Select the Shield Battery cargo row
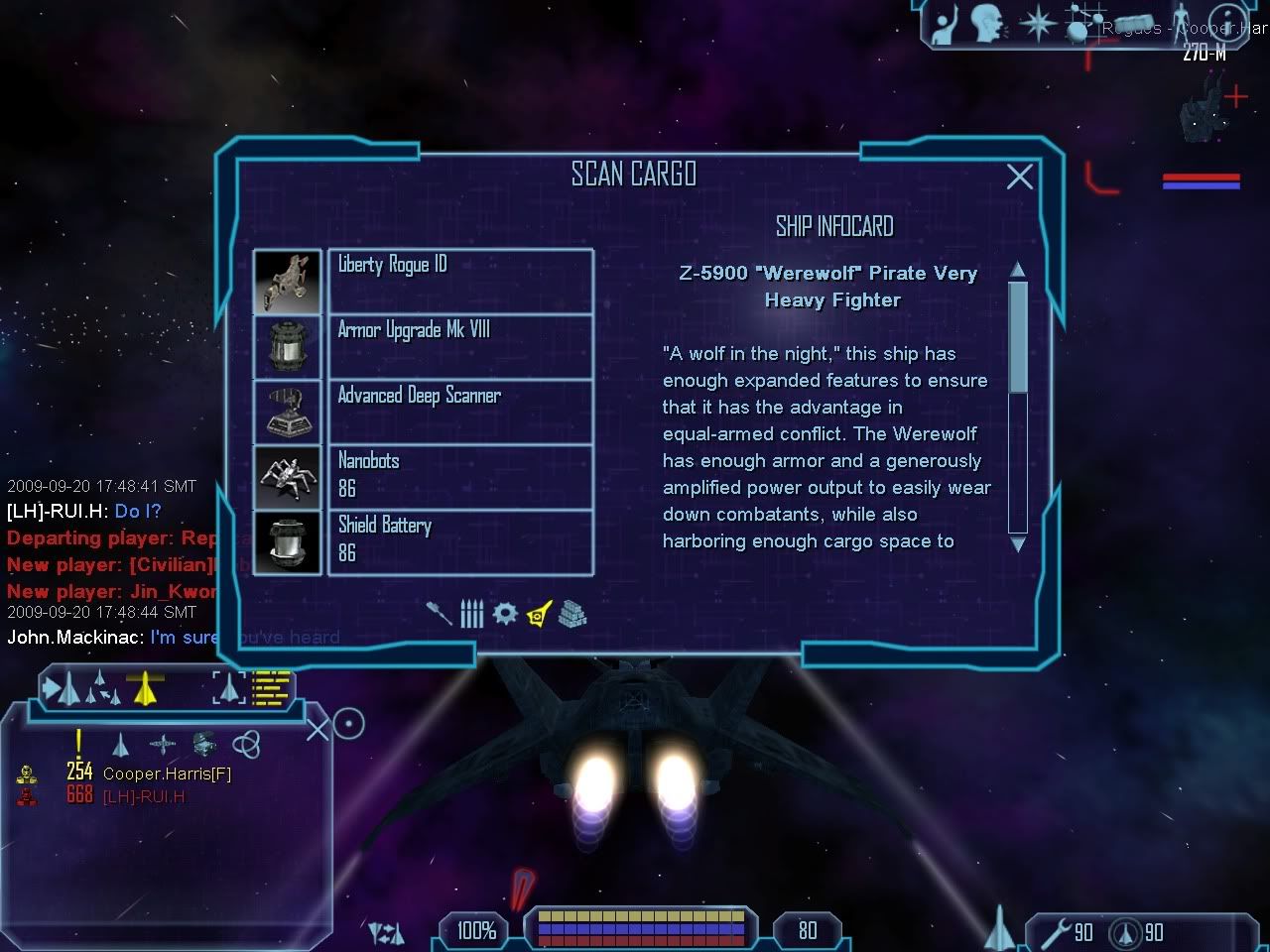This screenshot has height=952, width=1270. coord(460,541)
